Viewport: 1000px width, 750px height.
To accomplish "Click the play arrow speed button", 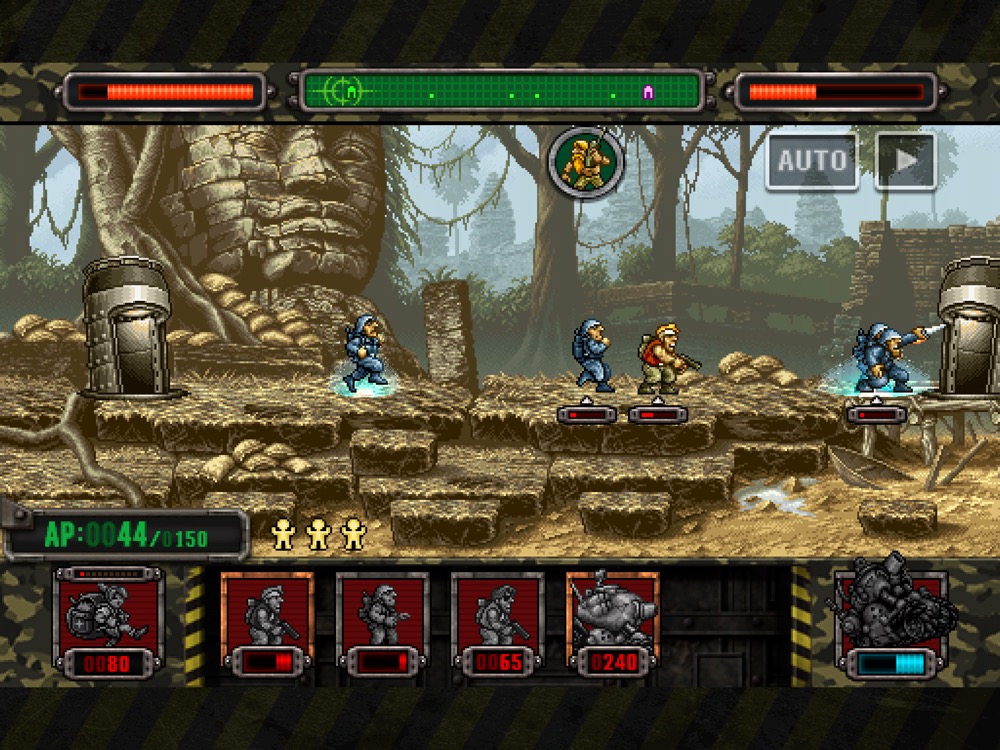I will pos(905,160).
